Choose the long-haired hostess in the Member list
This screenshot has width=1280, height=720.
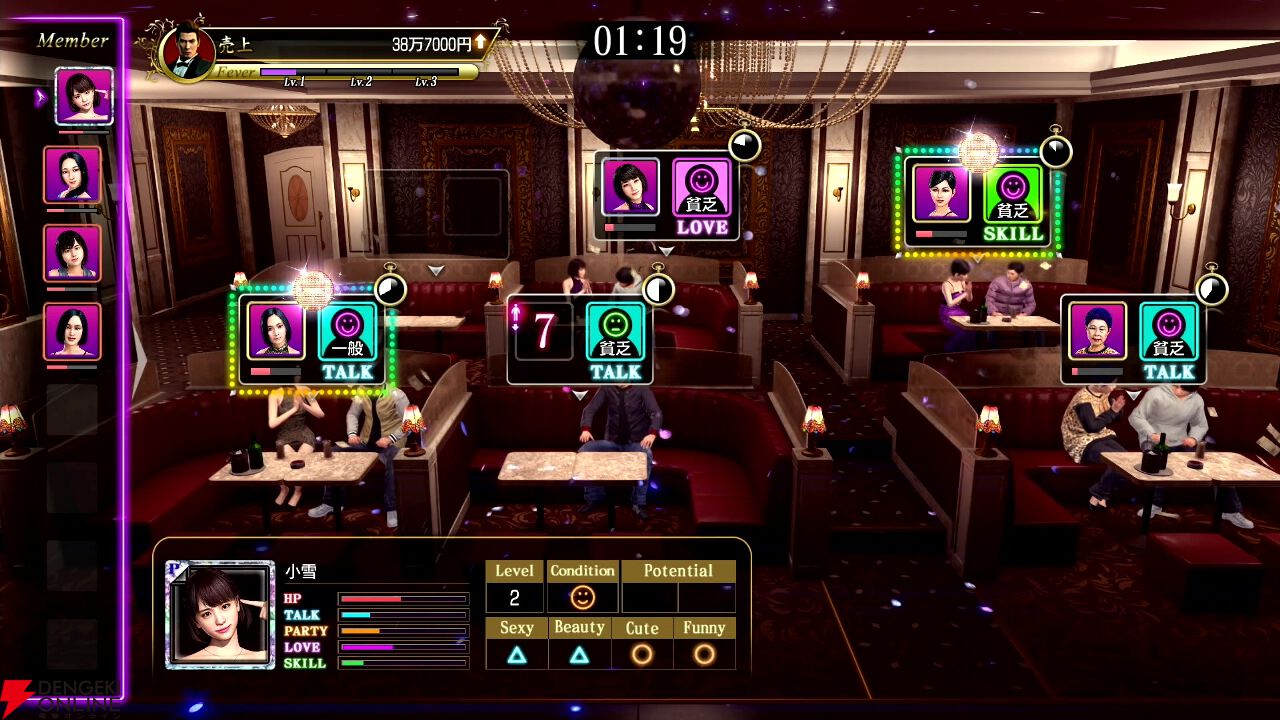[x=72, y=175]
